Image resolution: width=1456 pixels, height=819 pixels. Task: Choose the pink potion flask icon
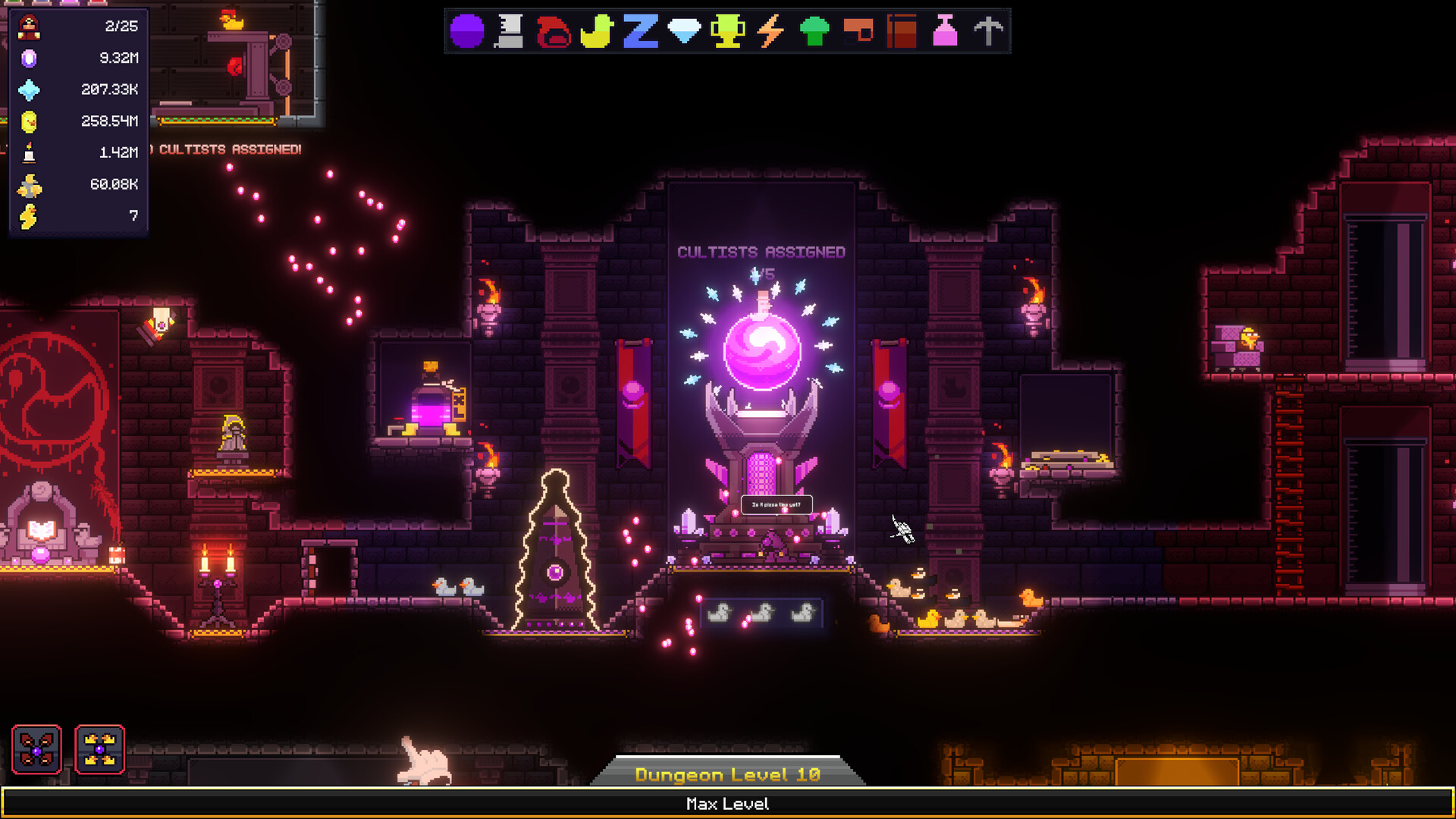click(945, 32)
